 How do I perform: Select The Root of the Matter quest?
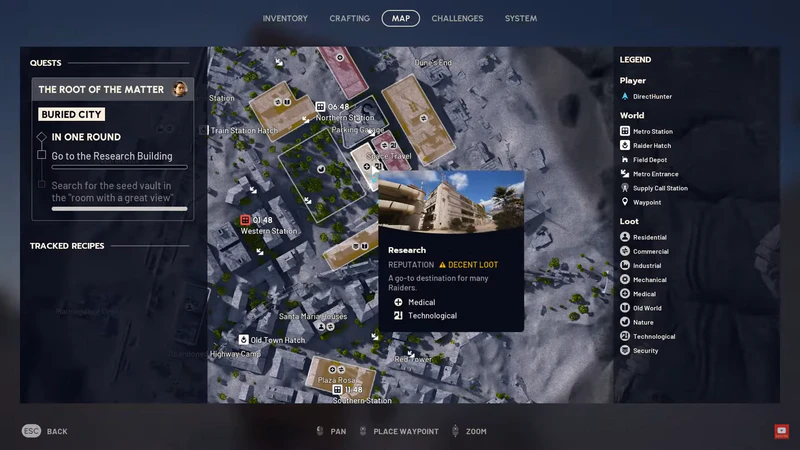pos(112,90)
